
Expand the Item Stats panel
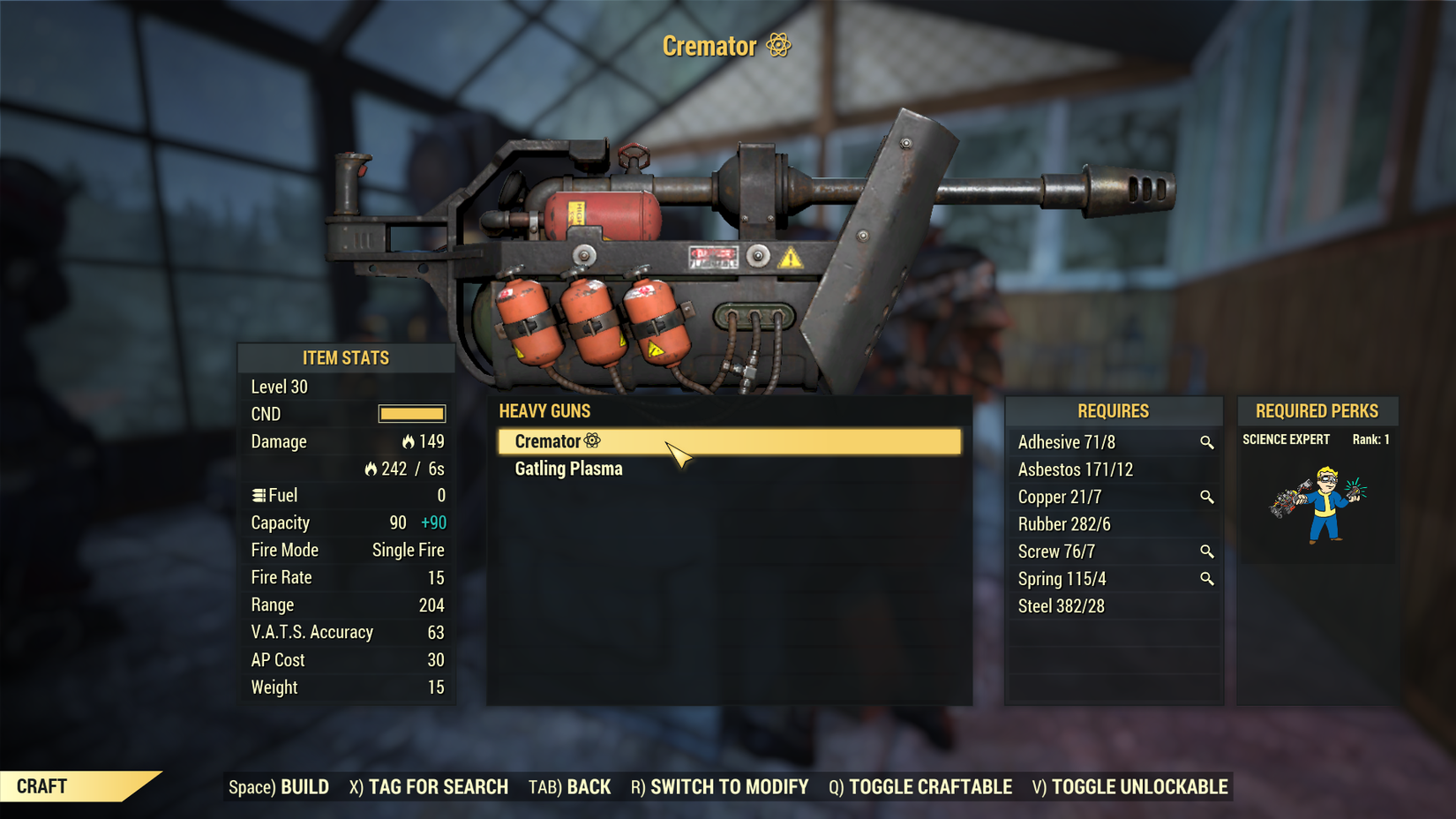[346, 358]
